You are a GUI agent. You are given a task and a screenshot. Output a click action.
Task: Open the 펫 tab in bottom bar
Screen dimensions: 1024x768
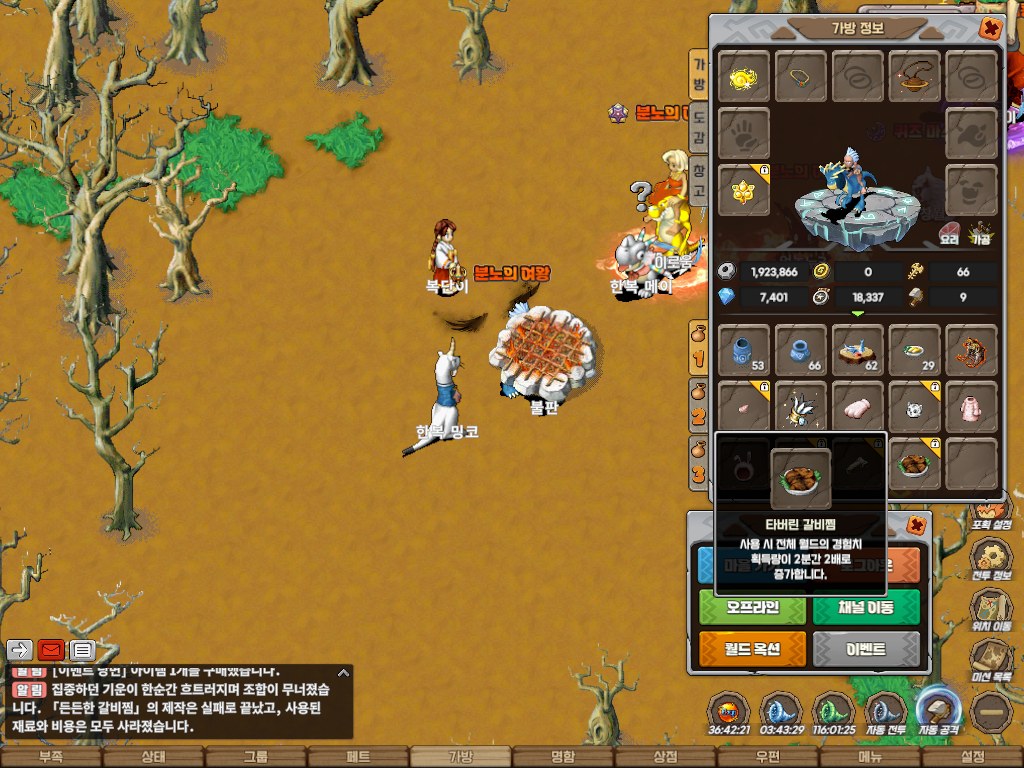point(358,757)
